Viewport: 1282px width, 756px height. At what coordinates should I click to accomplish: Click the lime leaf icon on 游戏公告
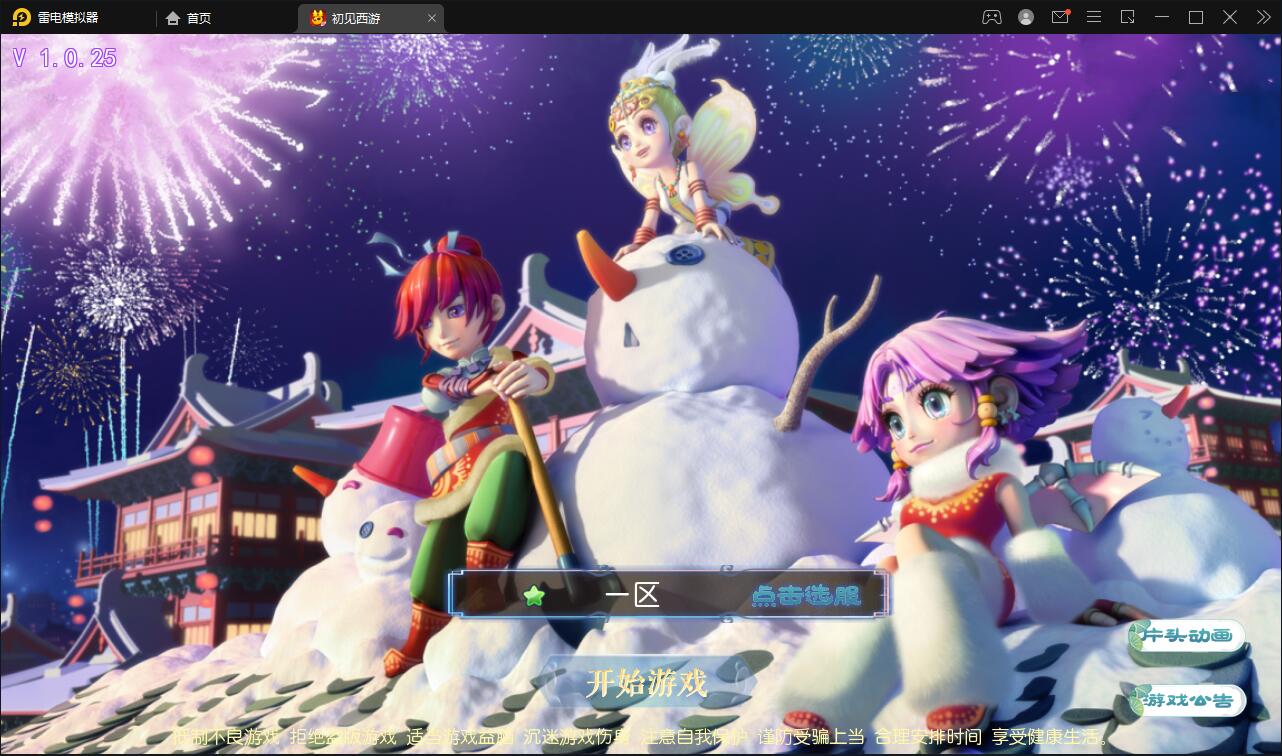coord(1139,700)
